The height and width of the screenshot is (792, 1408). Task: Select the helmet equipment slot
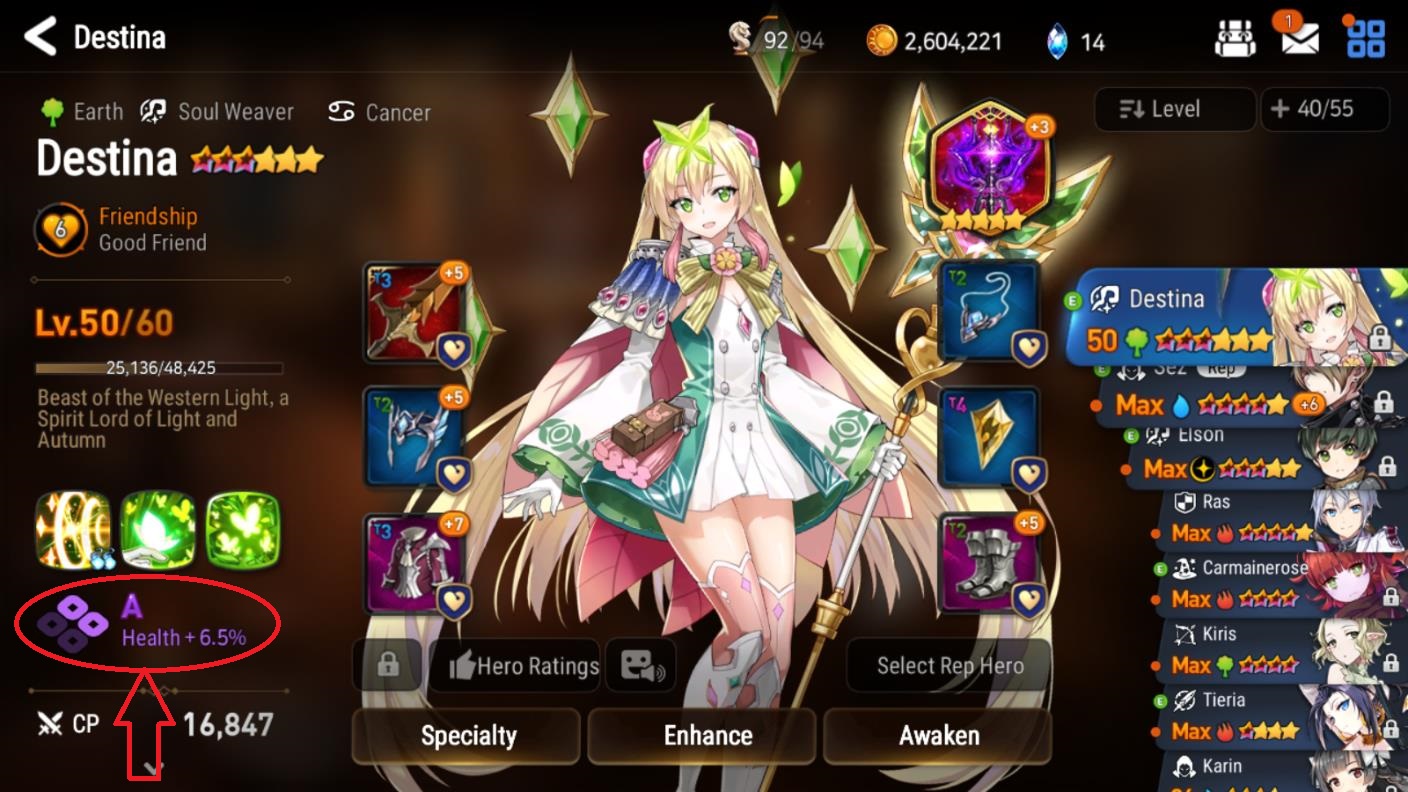[x=415, y=437]
